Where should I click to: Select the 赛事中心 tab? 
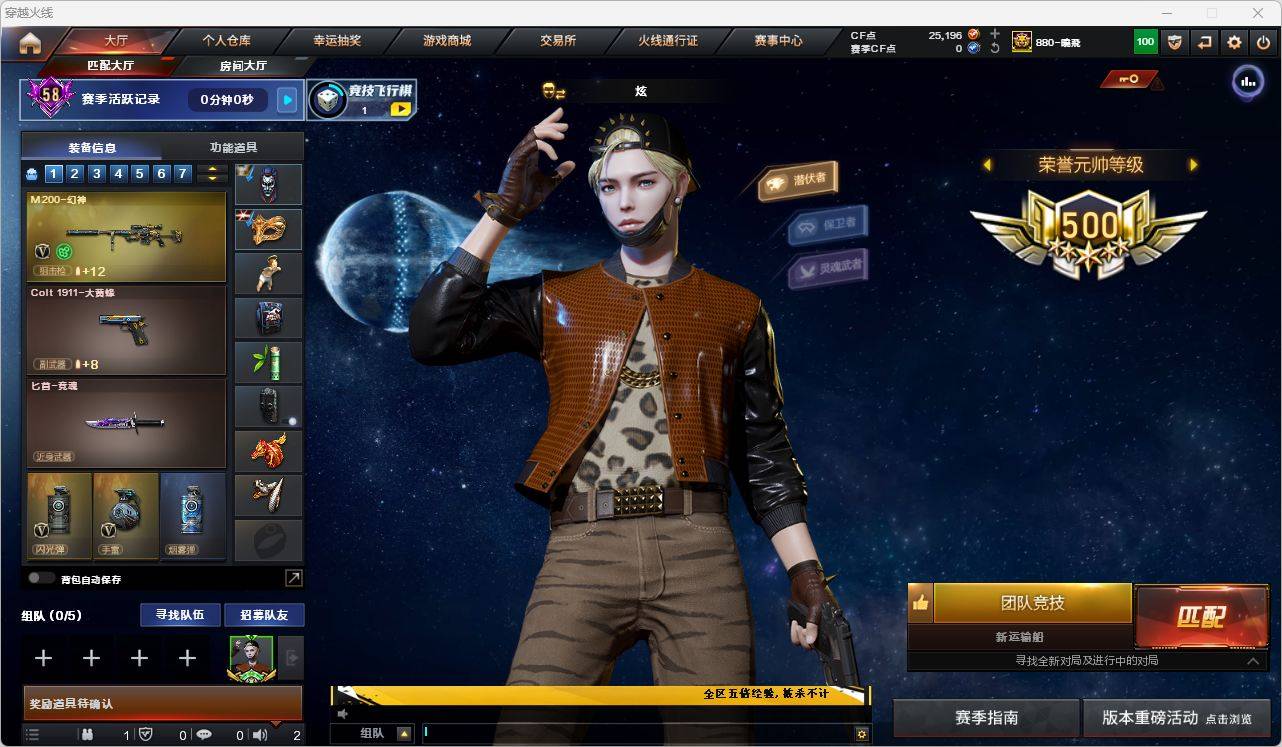point(778,41)
